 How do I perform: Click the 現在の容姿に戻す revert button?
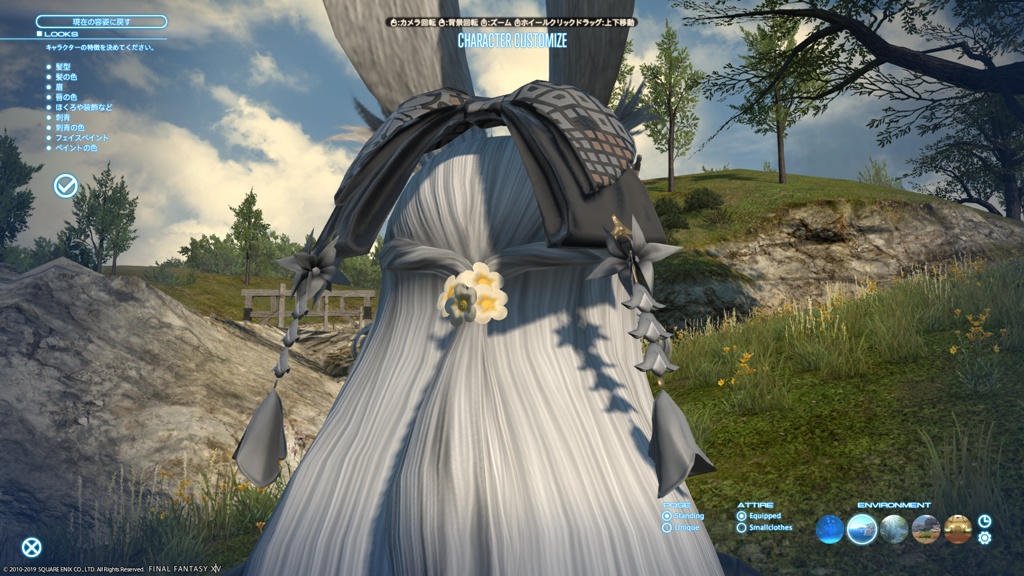(101, 22)
